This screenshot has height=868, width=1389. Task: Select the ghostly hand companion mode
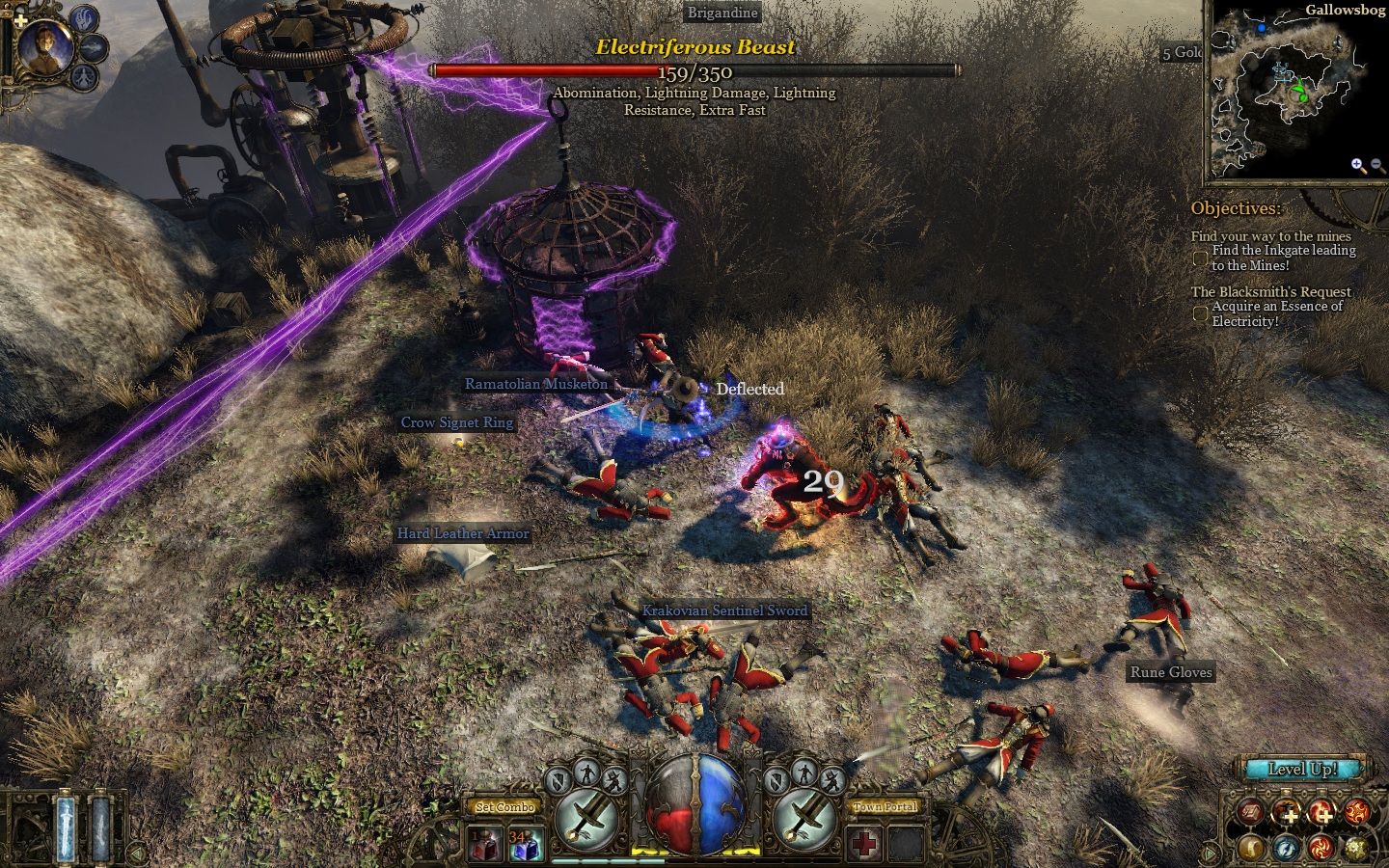click(x=85, y=18)
